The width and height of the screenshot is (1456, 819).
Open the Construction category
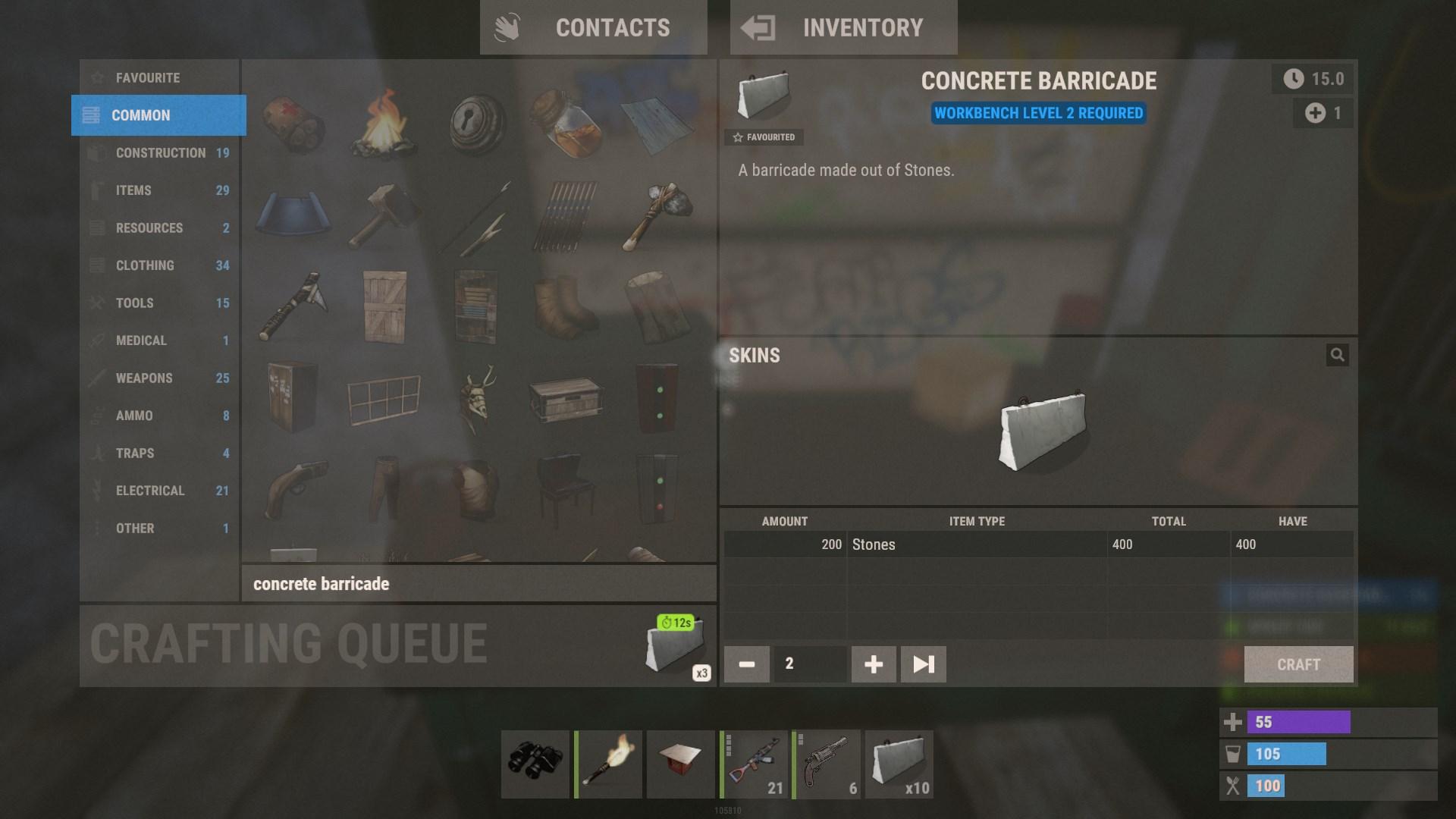158,152
